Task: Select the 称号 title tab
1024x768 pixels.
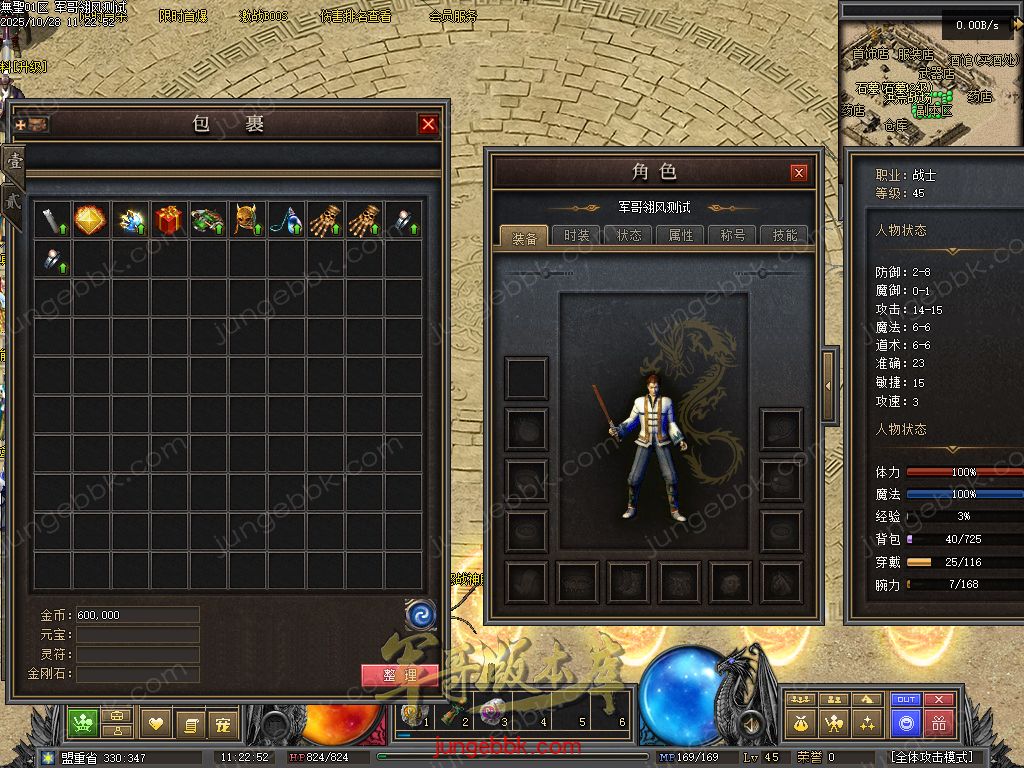Action: pyautogui.click(x=733, y=236)
